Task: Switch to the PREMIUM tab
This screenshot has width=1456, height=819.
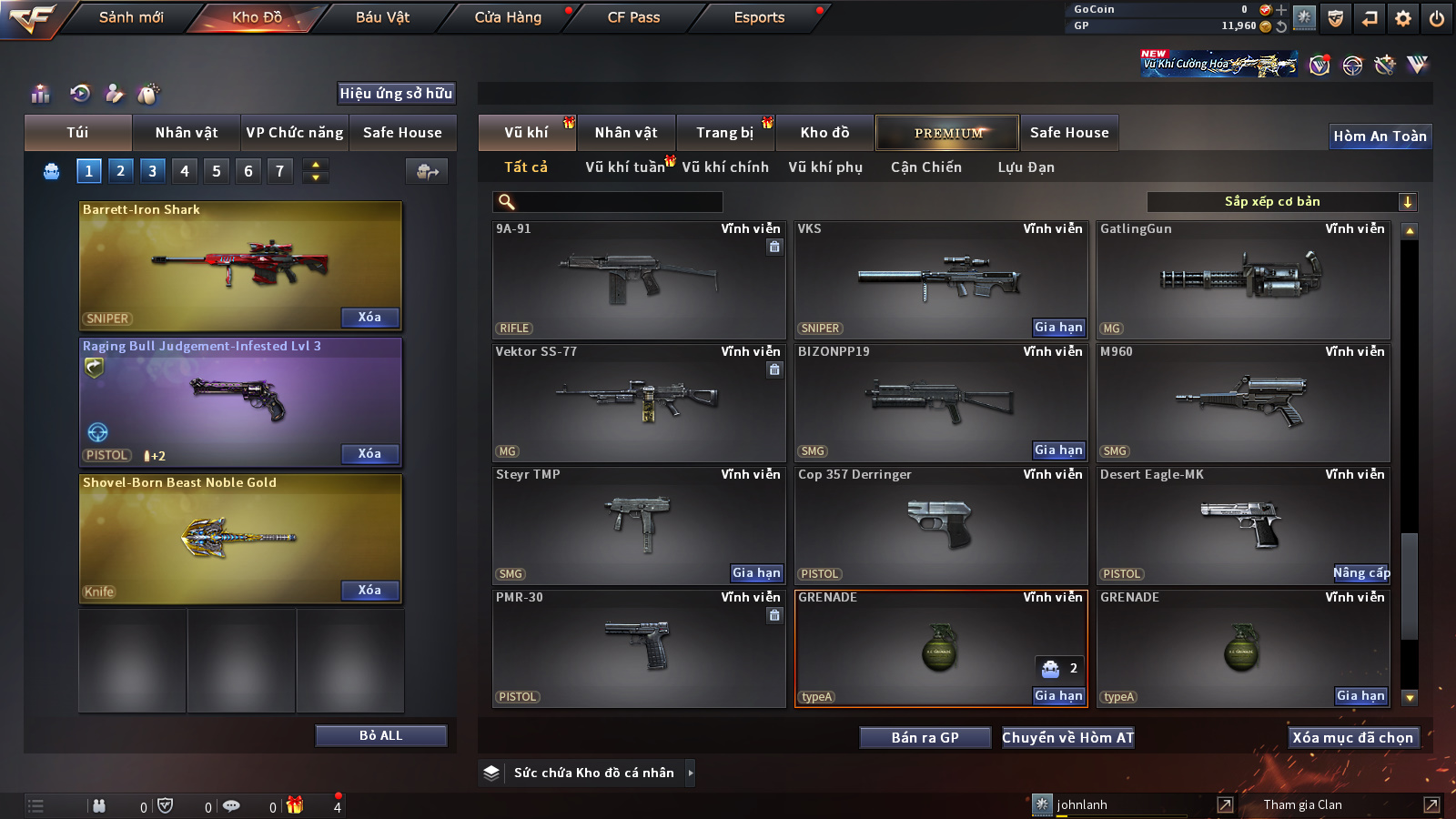Action: point(947,133)
